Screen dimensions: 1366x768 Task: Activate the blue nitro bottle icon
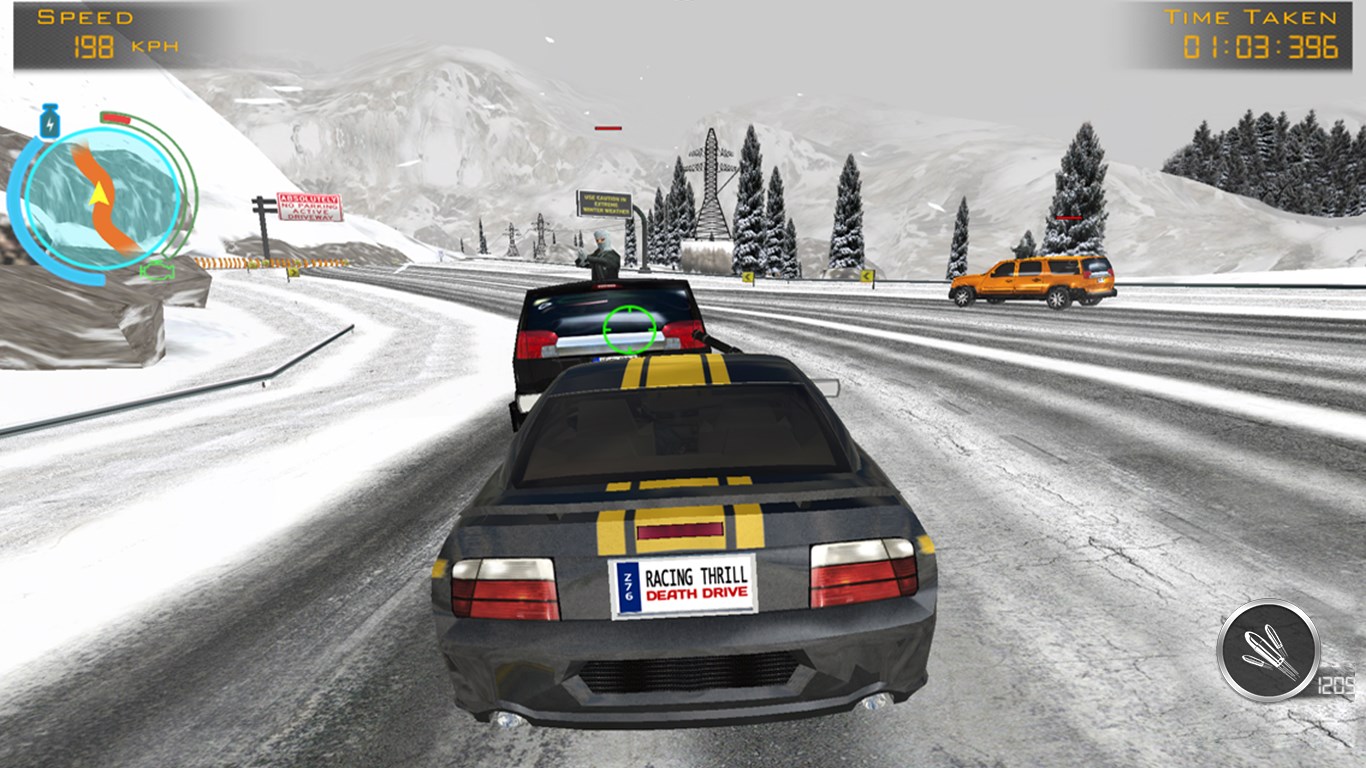(x=48, y=121)
